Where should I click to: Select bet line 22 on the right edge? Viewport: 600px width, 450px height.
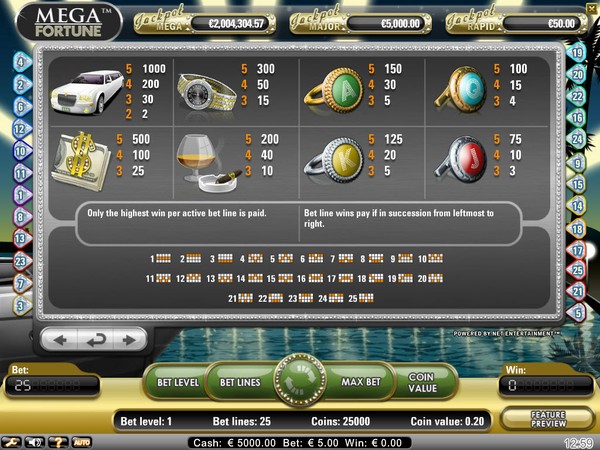click(x=577, y=96)
